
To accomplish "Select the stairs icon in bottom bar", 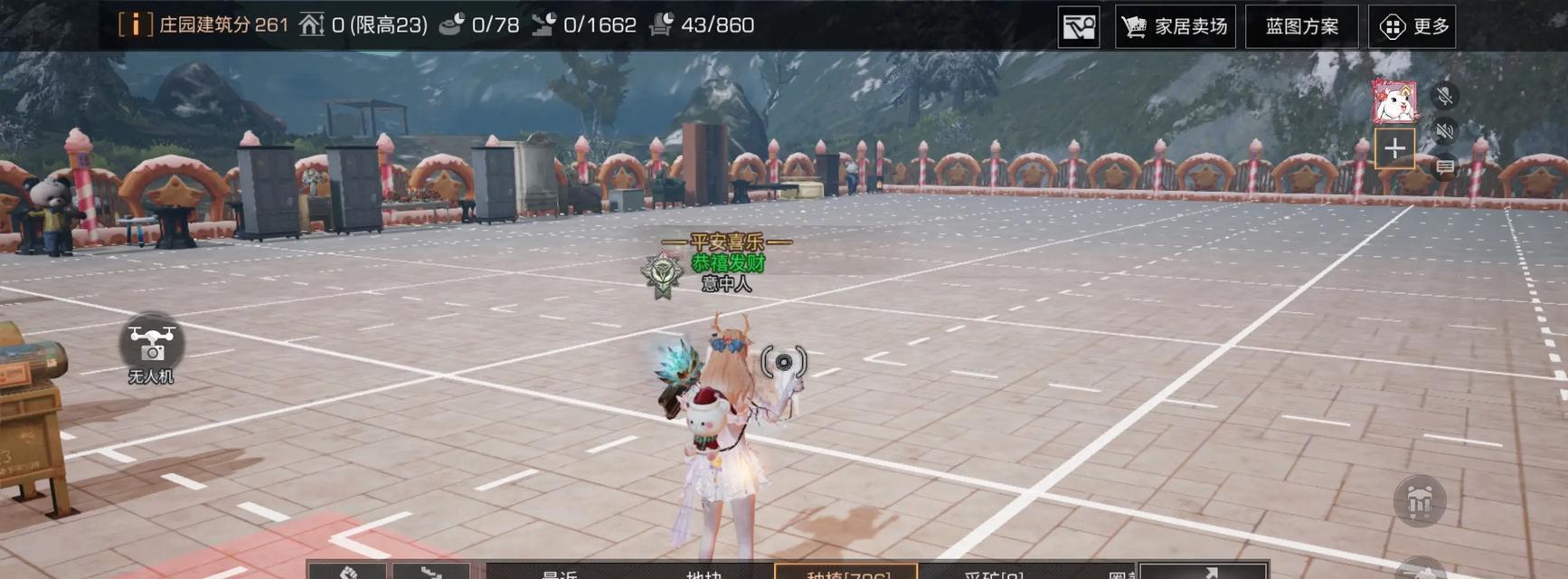I will 431,572.
